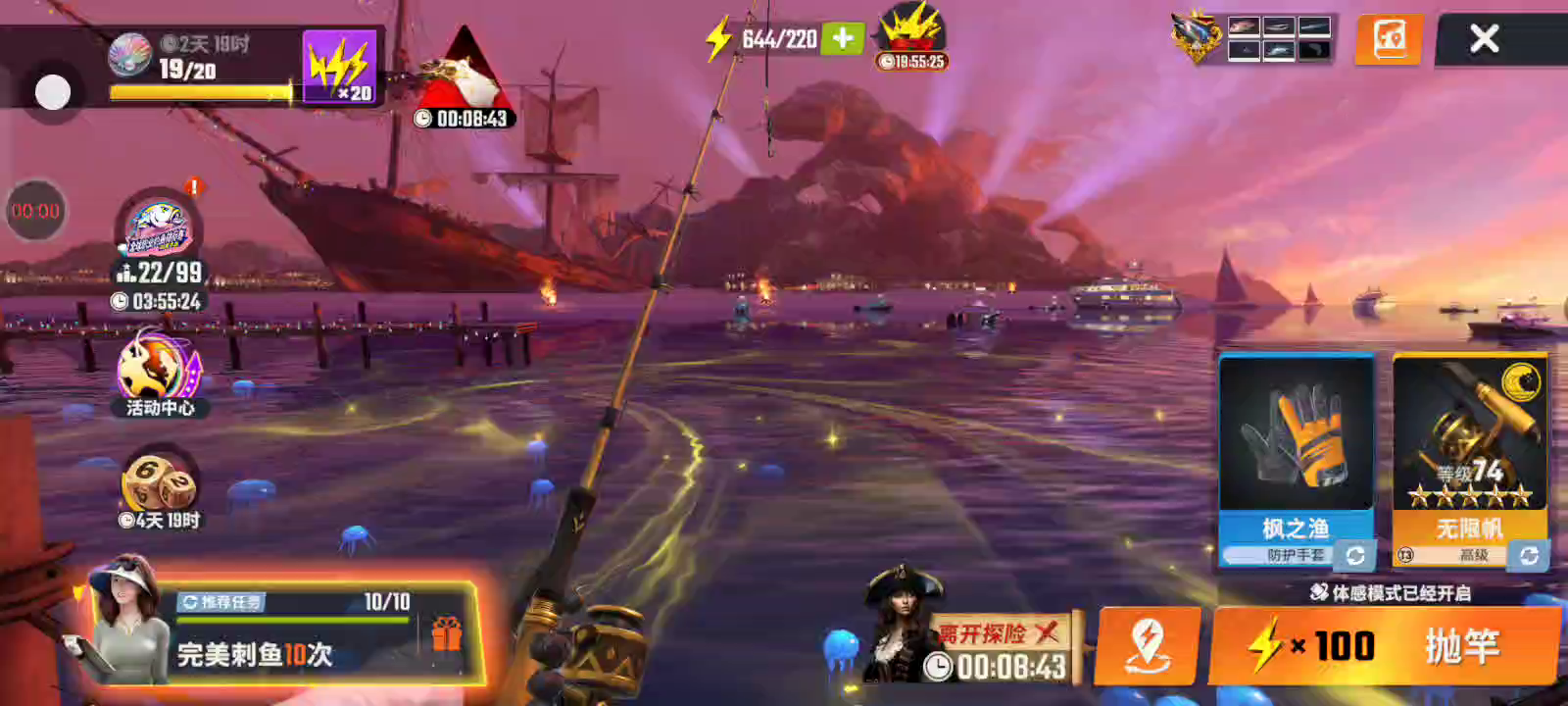Select the 枫之渔 protective gloves slot
This screenshot has height=706, width=1568.
pos(1296,441)
